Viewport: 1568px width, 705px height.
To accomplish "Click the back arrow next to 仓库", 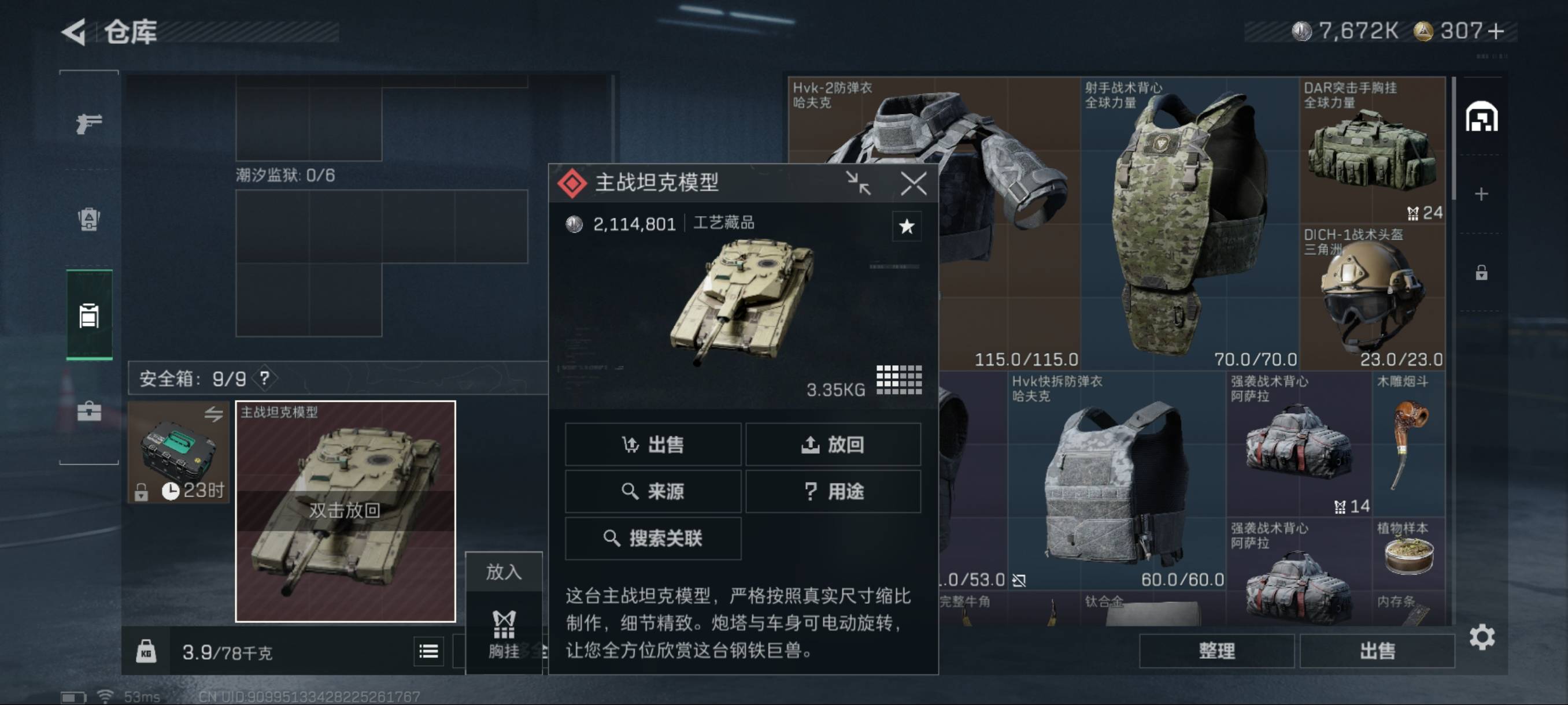I will coord(74,32).
